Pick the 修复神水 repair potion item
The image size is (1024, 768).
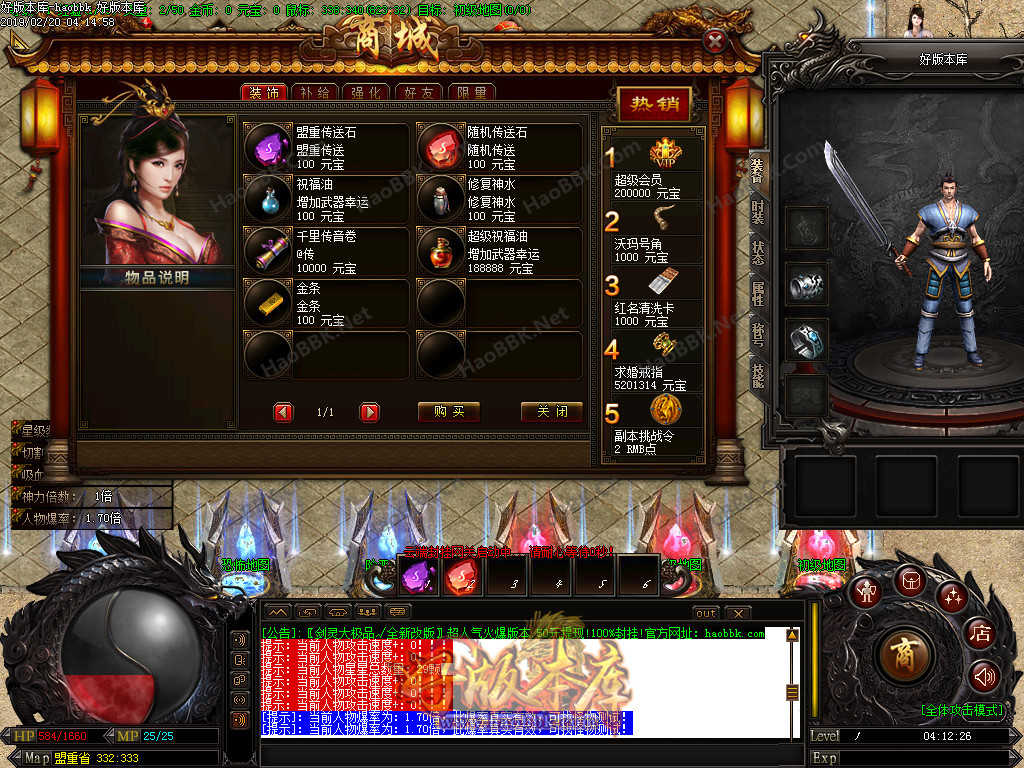440,200
